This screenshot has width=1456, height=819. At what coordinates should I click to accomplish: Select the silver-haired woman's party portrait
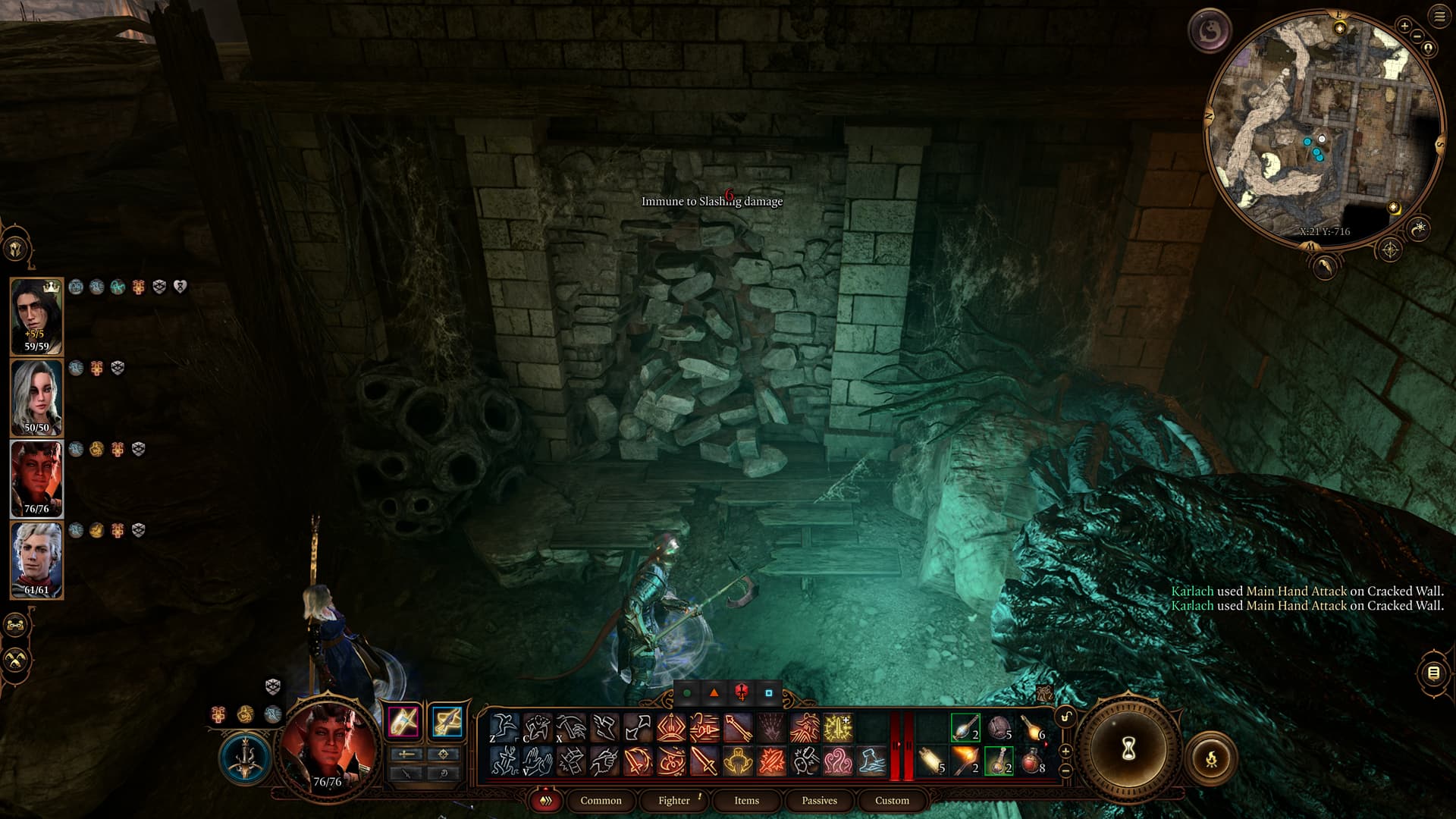point(36,397)
